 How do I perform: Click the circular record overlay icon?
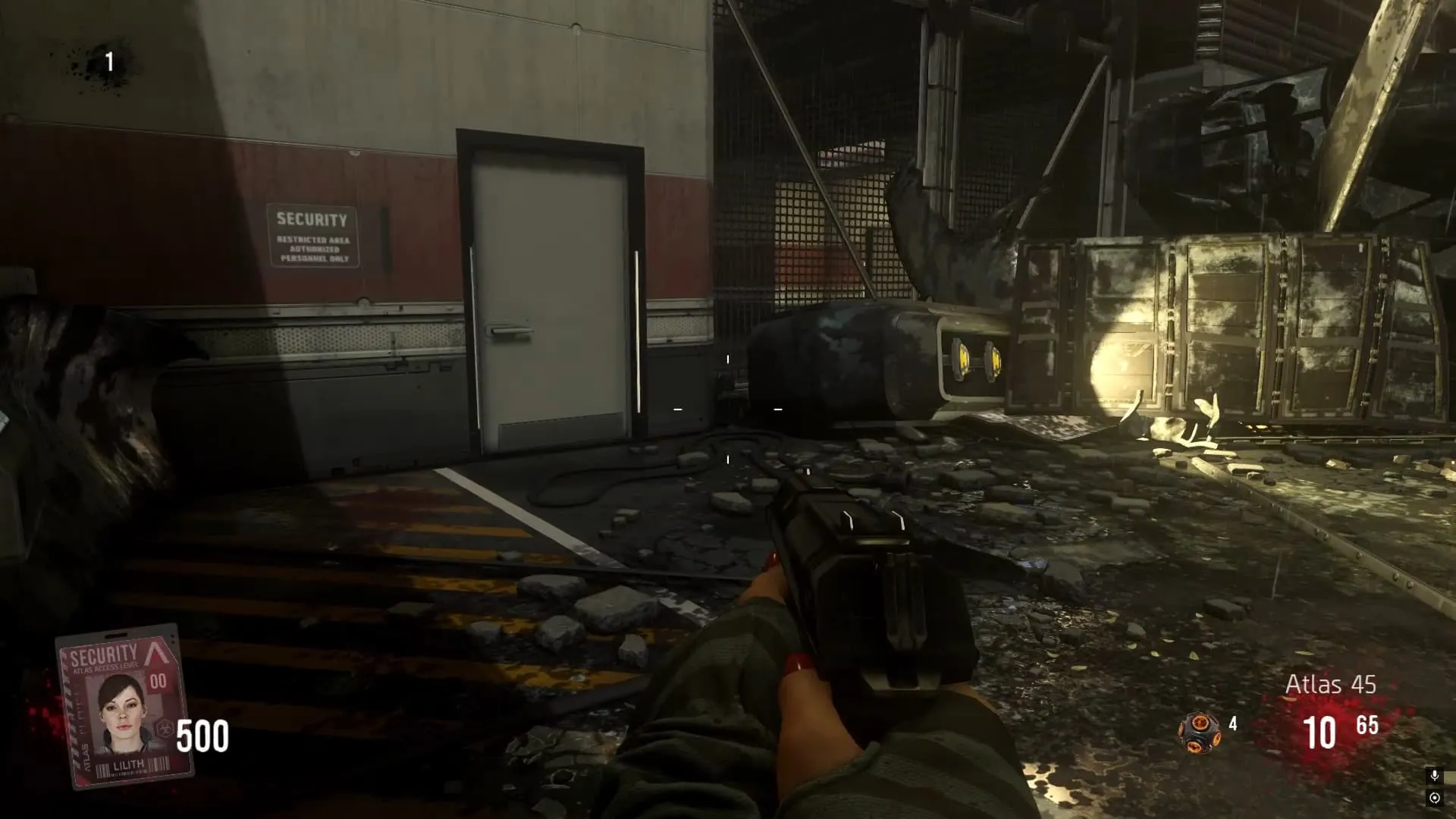click(1434, 798)
